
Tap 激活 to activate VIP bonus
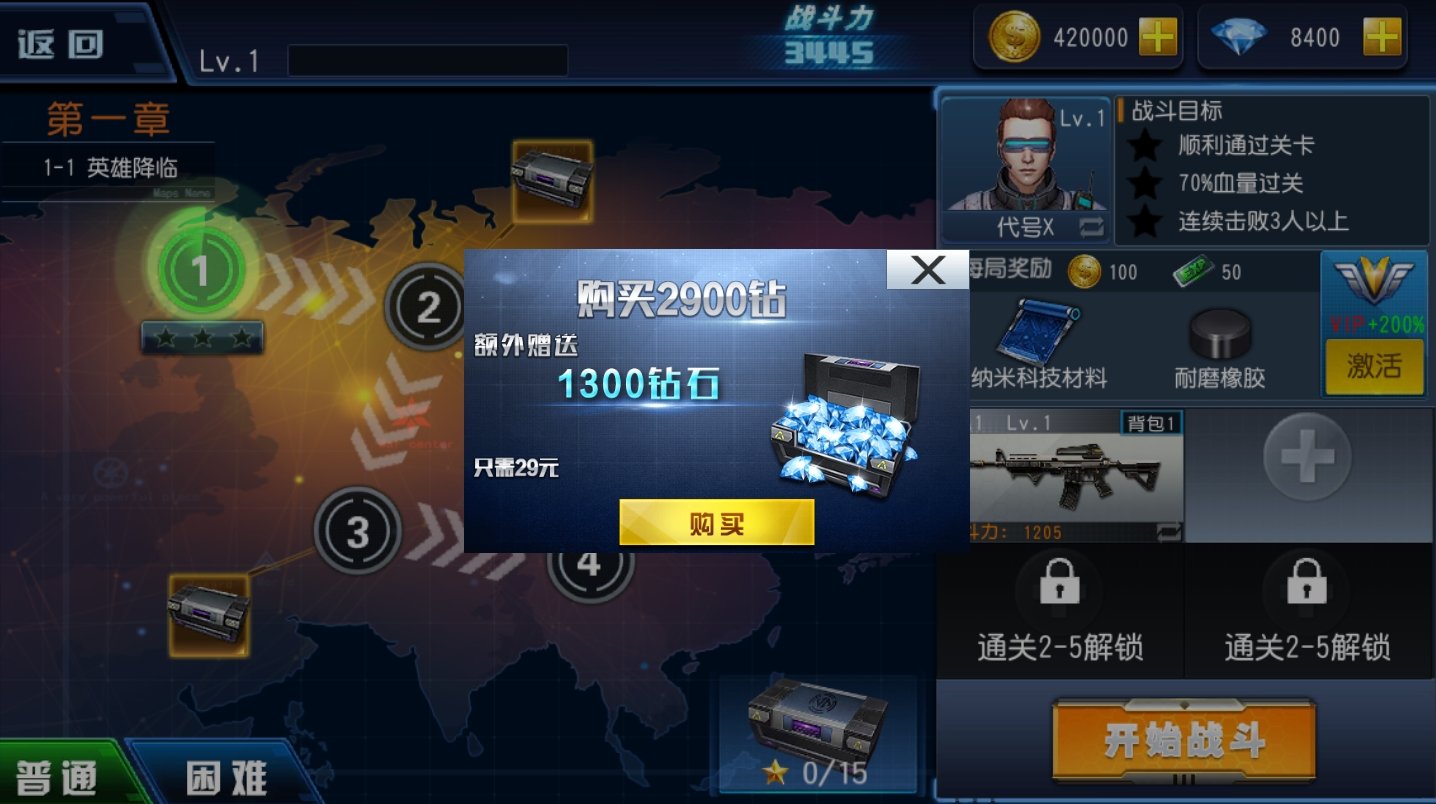[x=1373, y=364]
